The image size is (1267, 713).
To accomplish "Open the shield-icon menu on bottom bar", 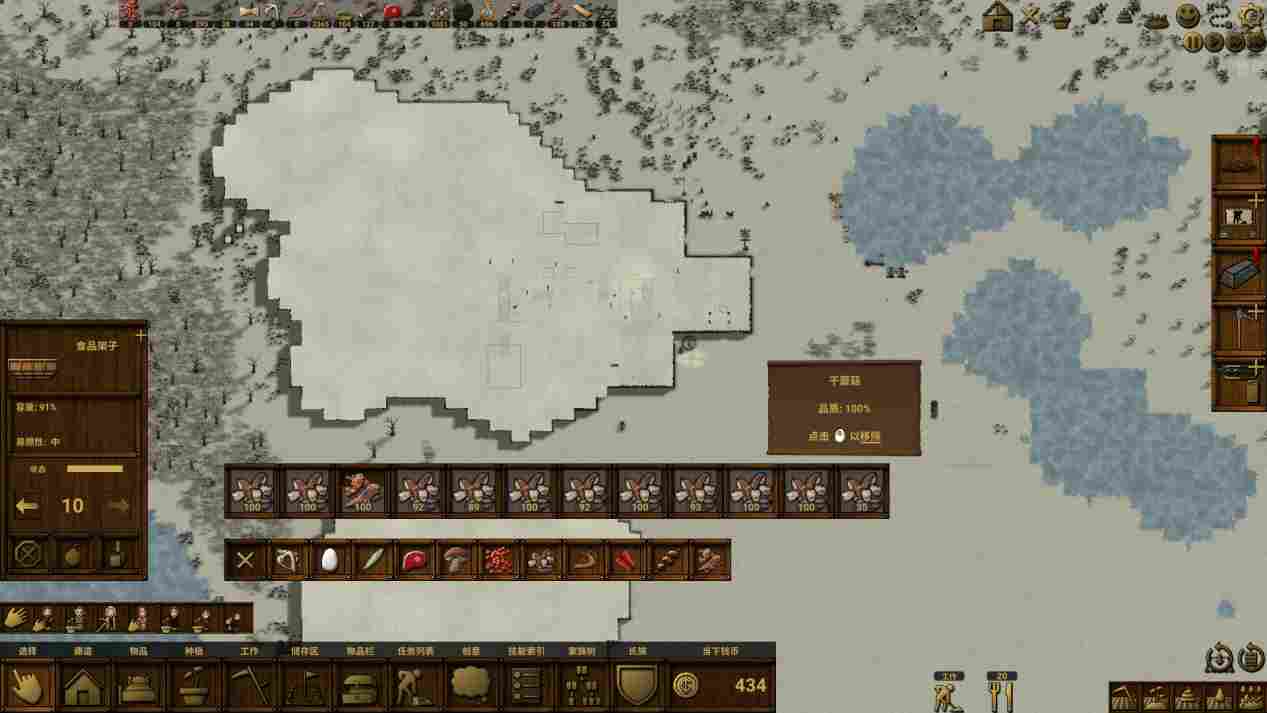I will 637,686.
